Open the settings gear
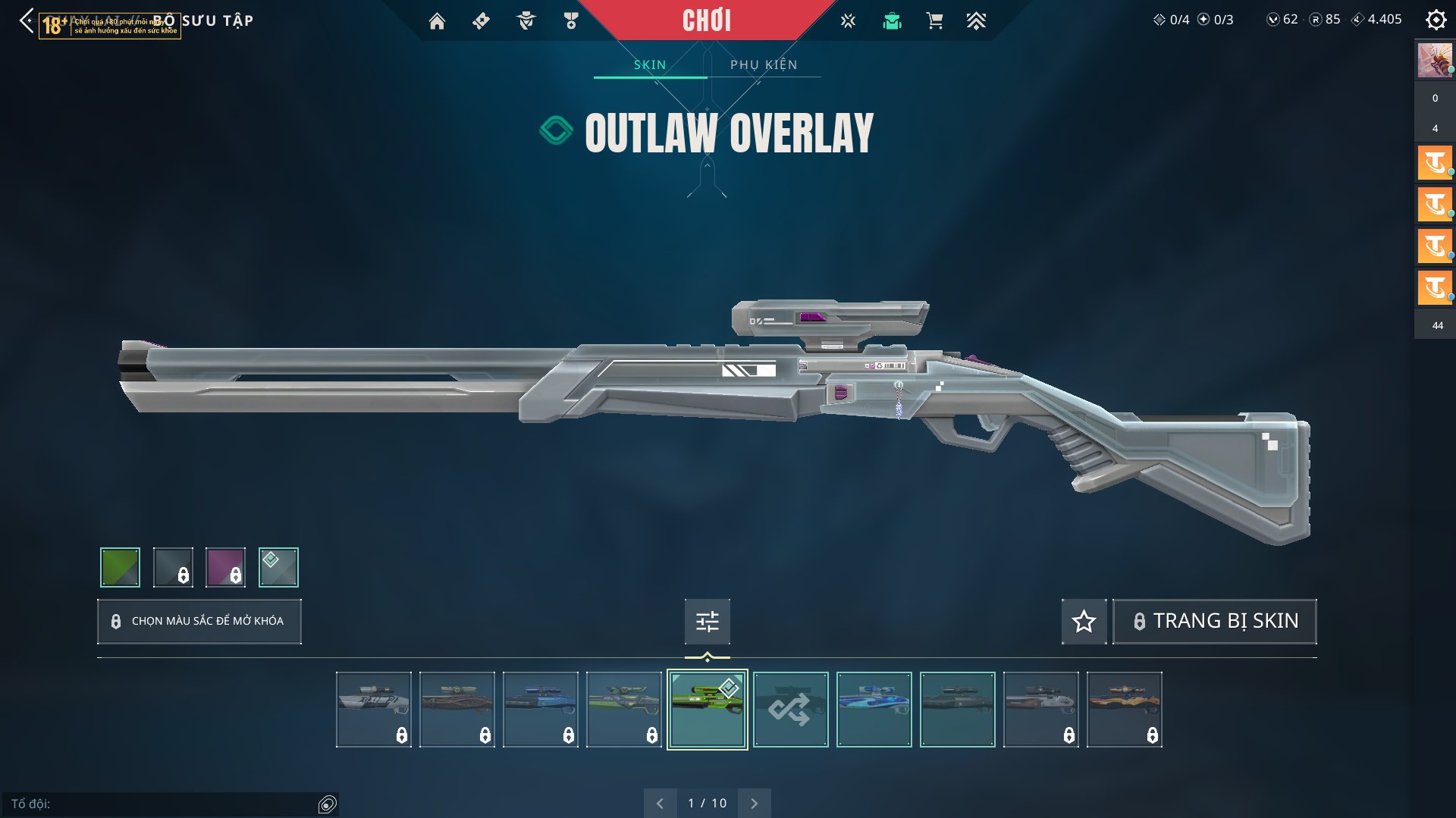The width and height of the screenshot is (1456, 818). coord(1436,20)
